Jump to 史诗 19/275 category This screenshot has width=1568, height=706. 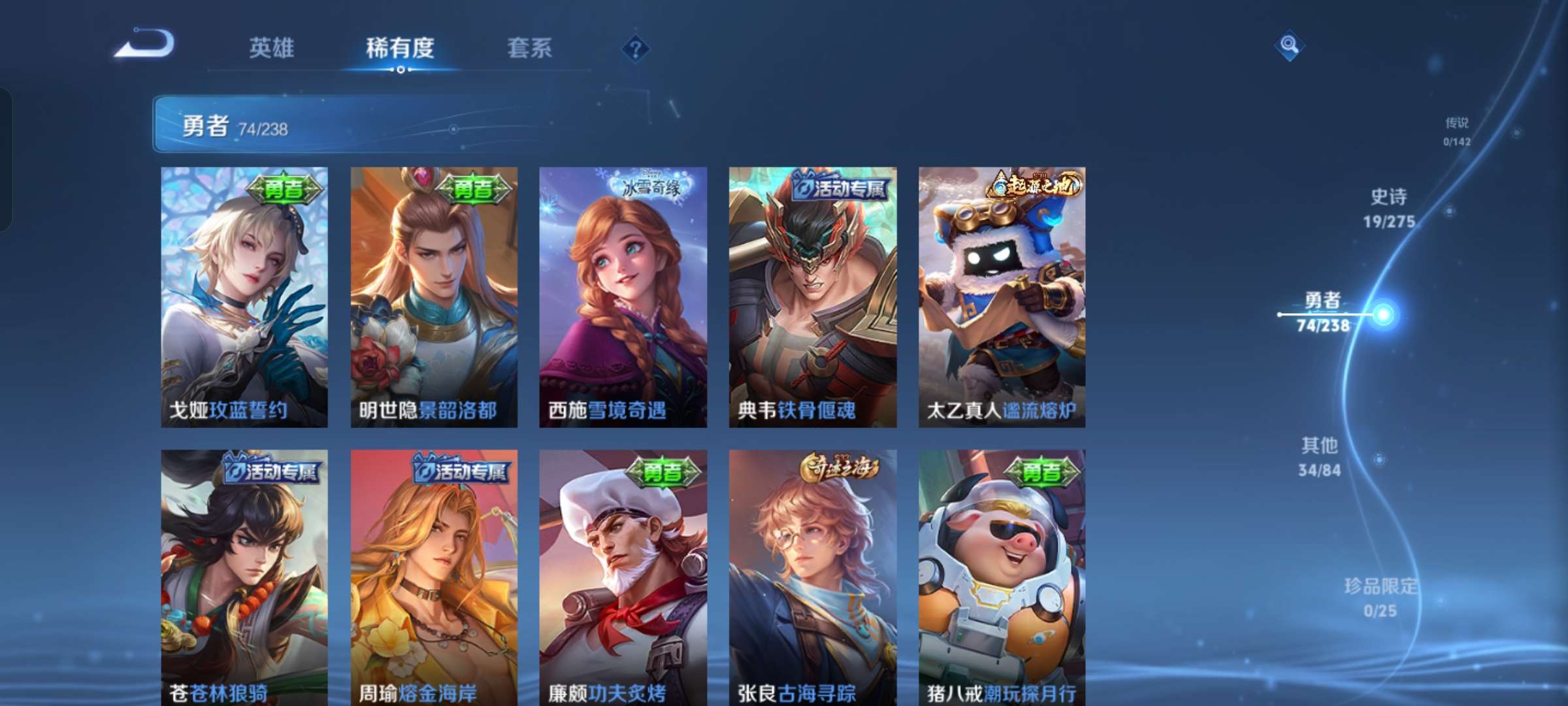click(x=1388, y=208)
